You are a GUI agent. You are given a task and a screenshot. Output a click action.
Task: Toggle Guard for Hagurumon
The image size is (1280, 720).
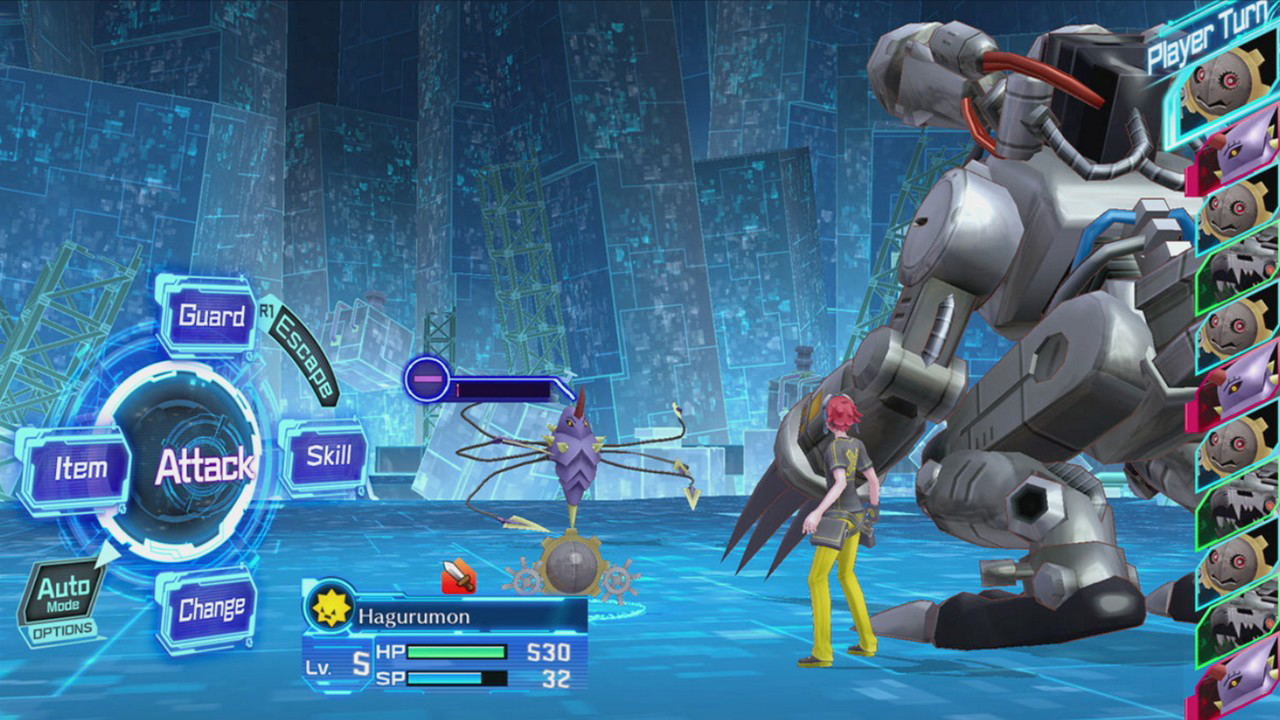coord(212,317)
